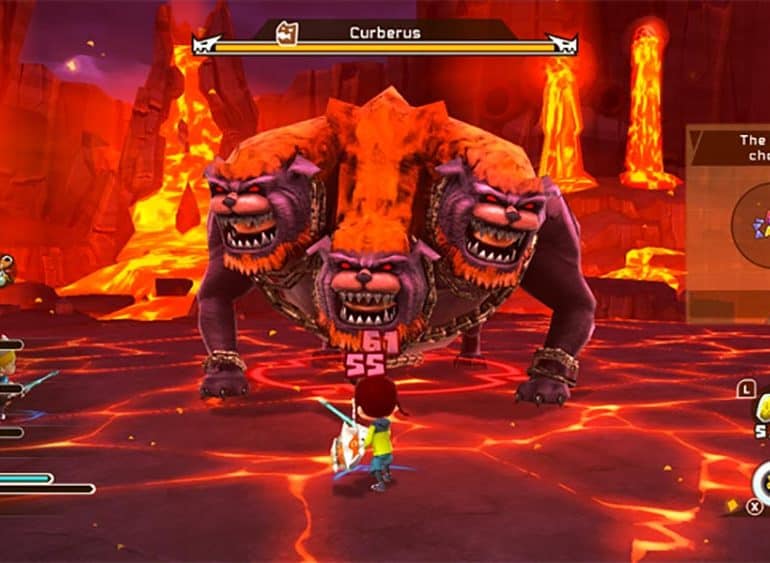
Task: Activate the round white-ringed icon in the corner
Action: (762, 484)
